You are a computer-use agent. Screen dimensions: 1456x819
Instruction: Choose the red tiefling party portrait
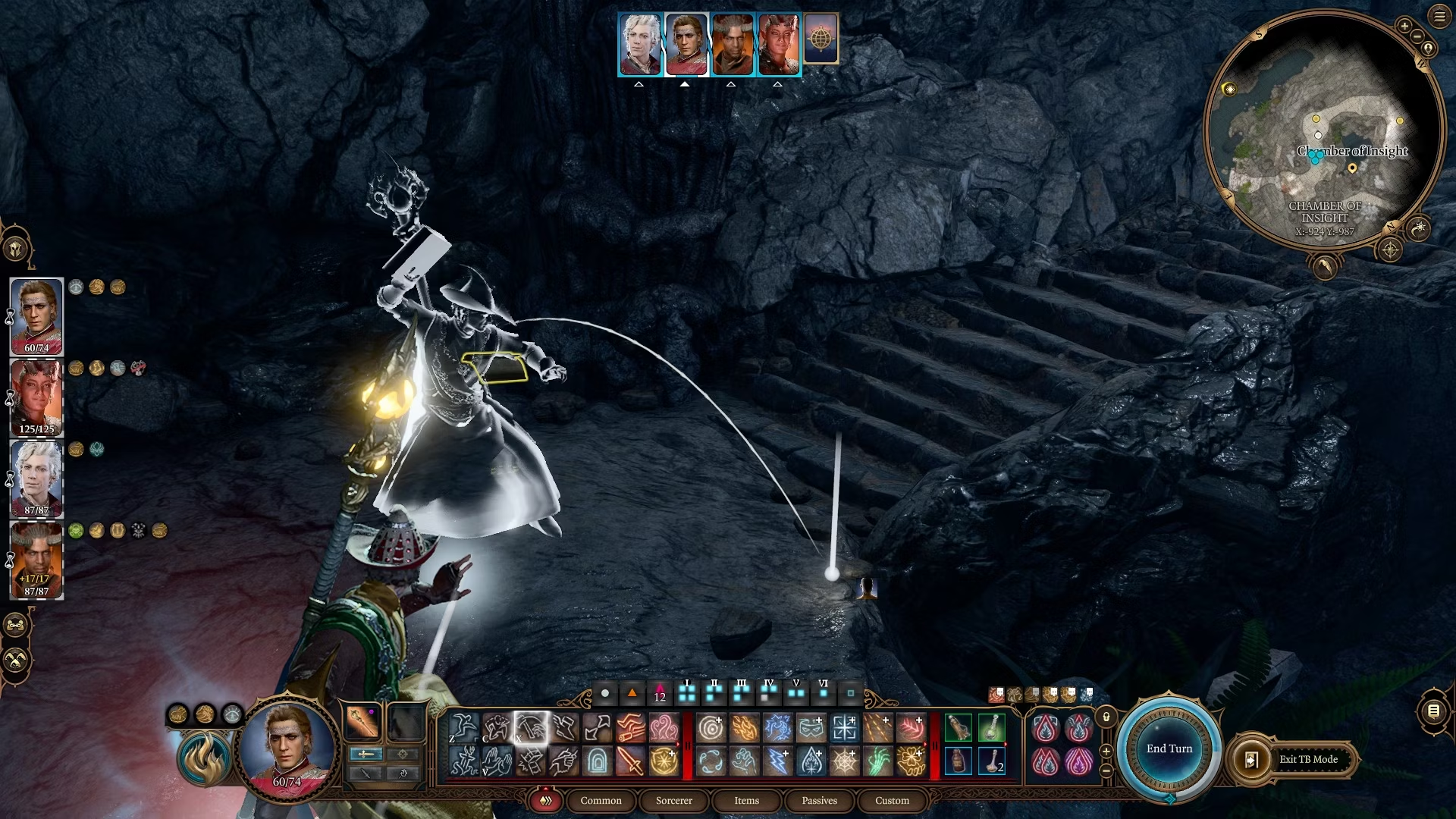click(36, 397)
